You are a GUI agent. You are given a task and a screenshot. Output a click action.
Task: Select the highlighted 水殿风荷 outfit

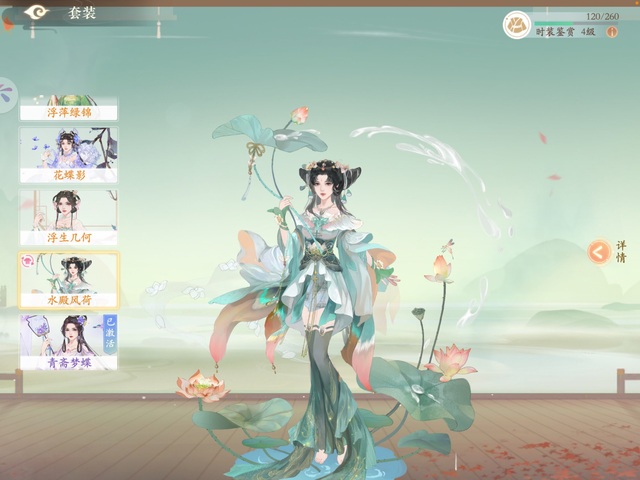coord(68,280)
